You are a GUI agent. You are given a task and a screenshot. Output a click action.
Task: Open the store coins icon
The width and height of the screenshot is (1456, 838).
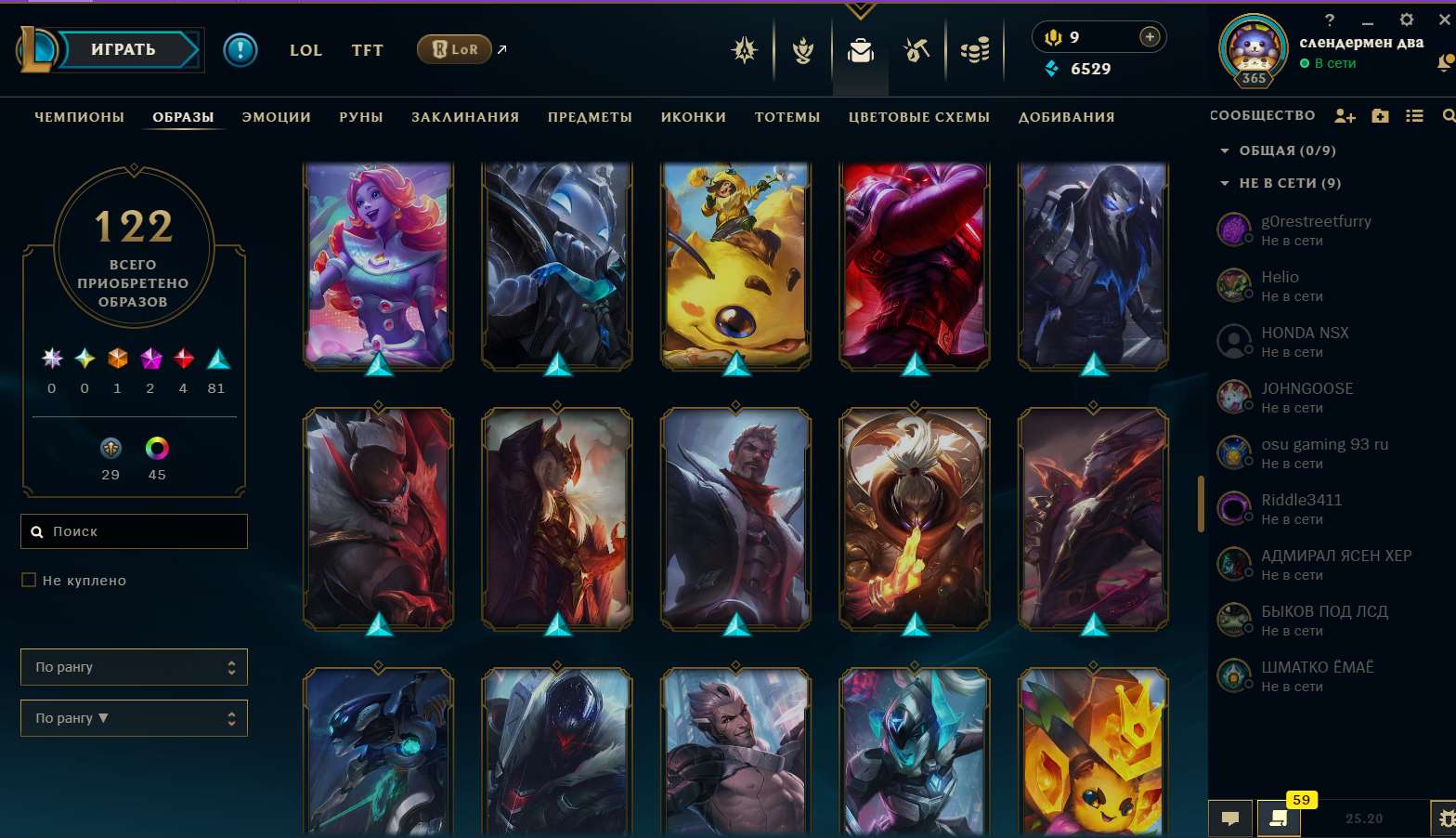coord(973,51)
